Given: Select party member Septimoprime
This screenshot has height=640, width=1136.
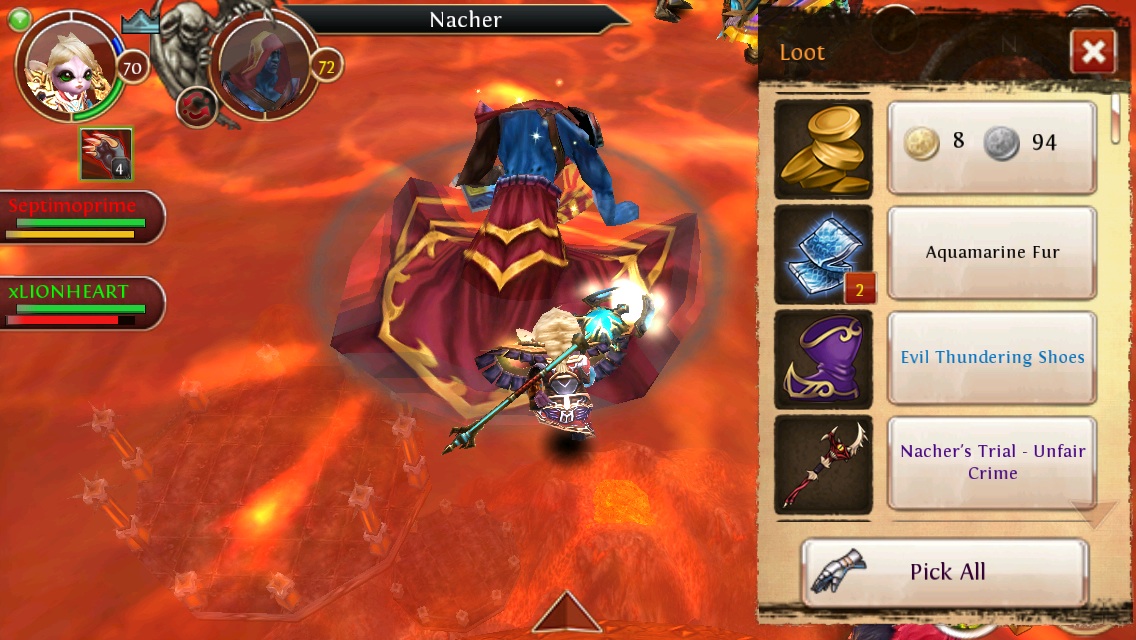Looking at the screenshot, I should click(x=80, y=216).
